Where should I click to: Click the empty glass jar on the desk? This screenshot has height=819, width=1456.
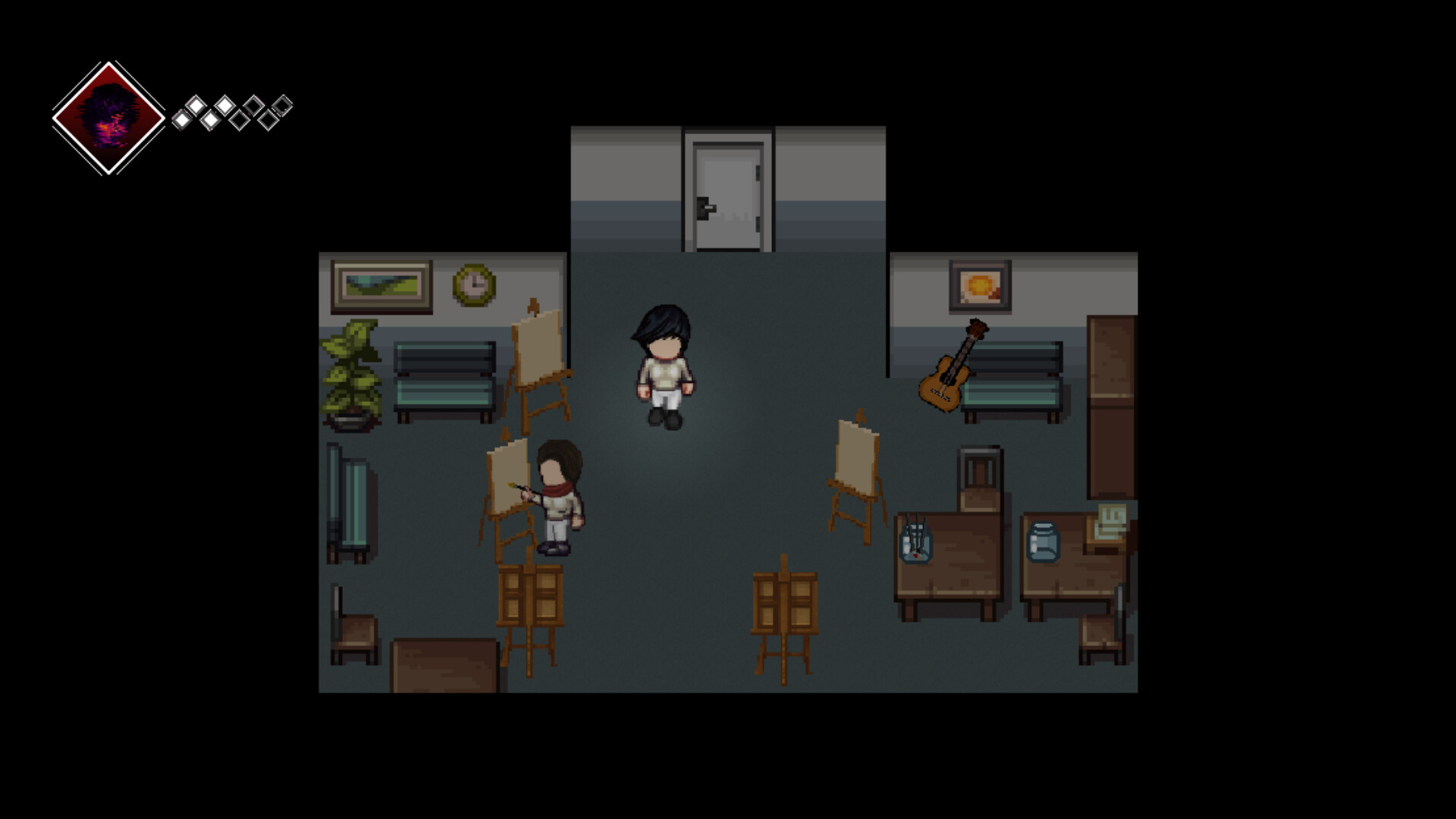click(x=1044, y=540)
